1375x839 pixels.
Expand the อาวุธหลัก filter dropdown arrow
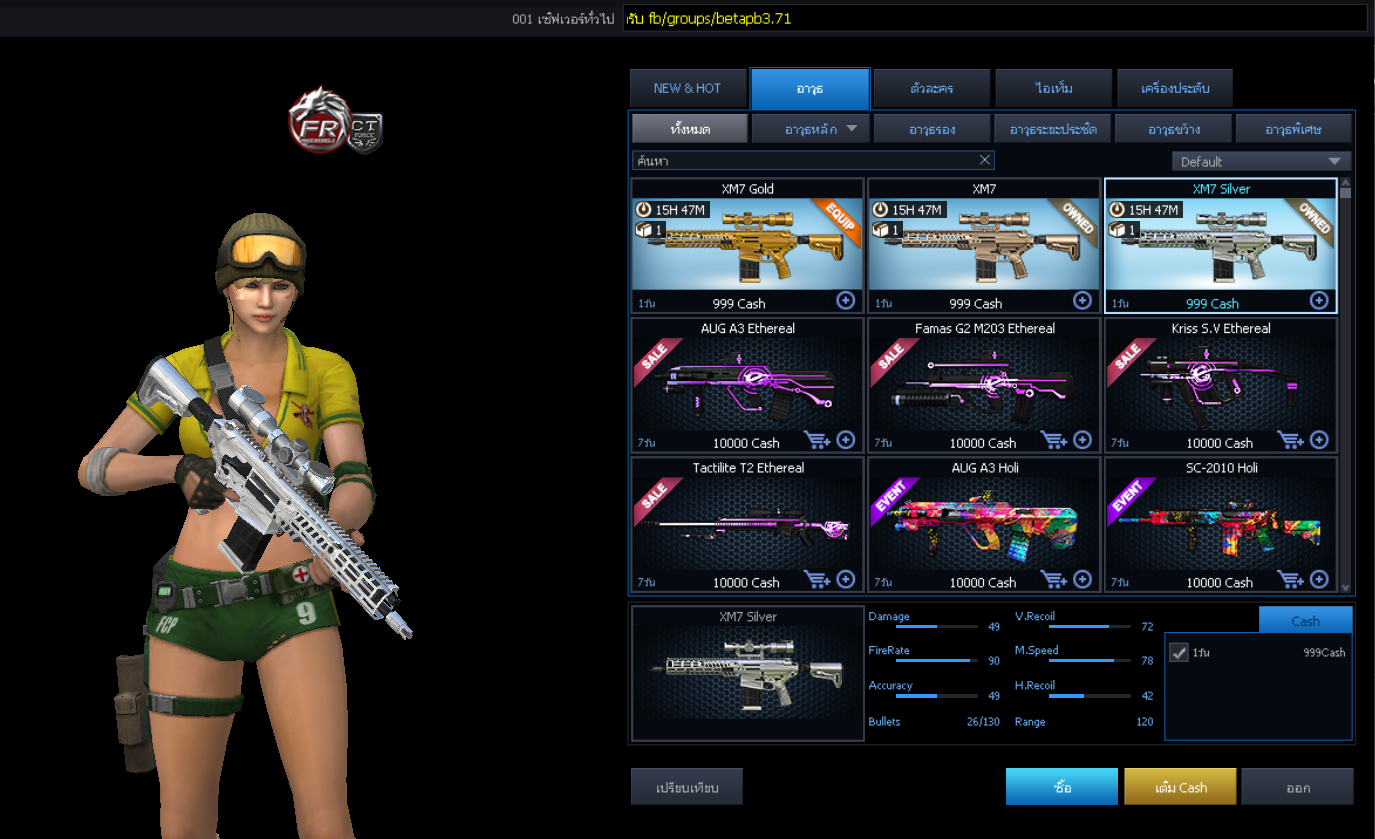(850, 128)
